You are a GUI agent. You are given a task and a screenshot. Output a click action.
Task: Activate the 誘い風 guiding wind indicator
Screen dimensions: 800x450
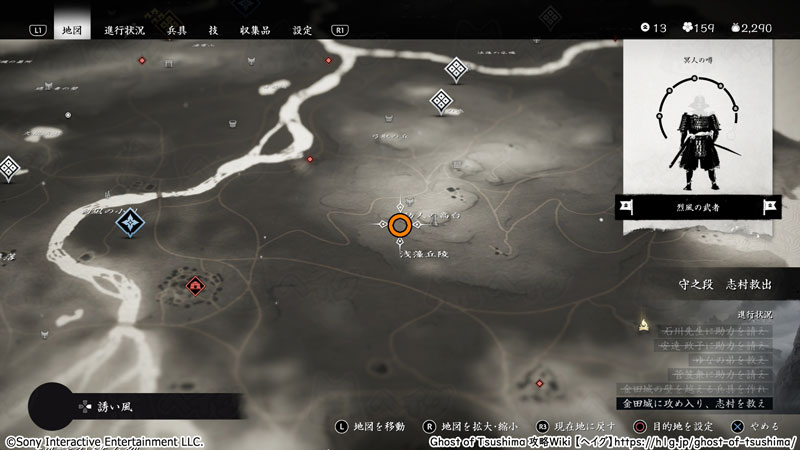(x=100, y=406)
